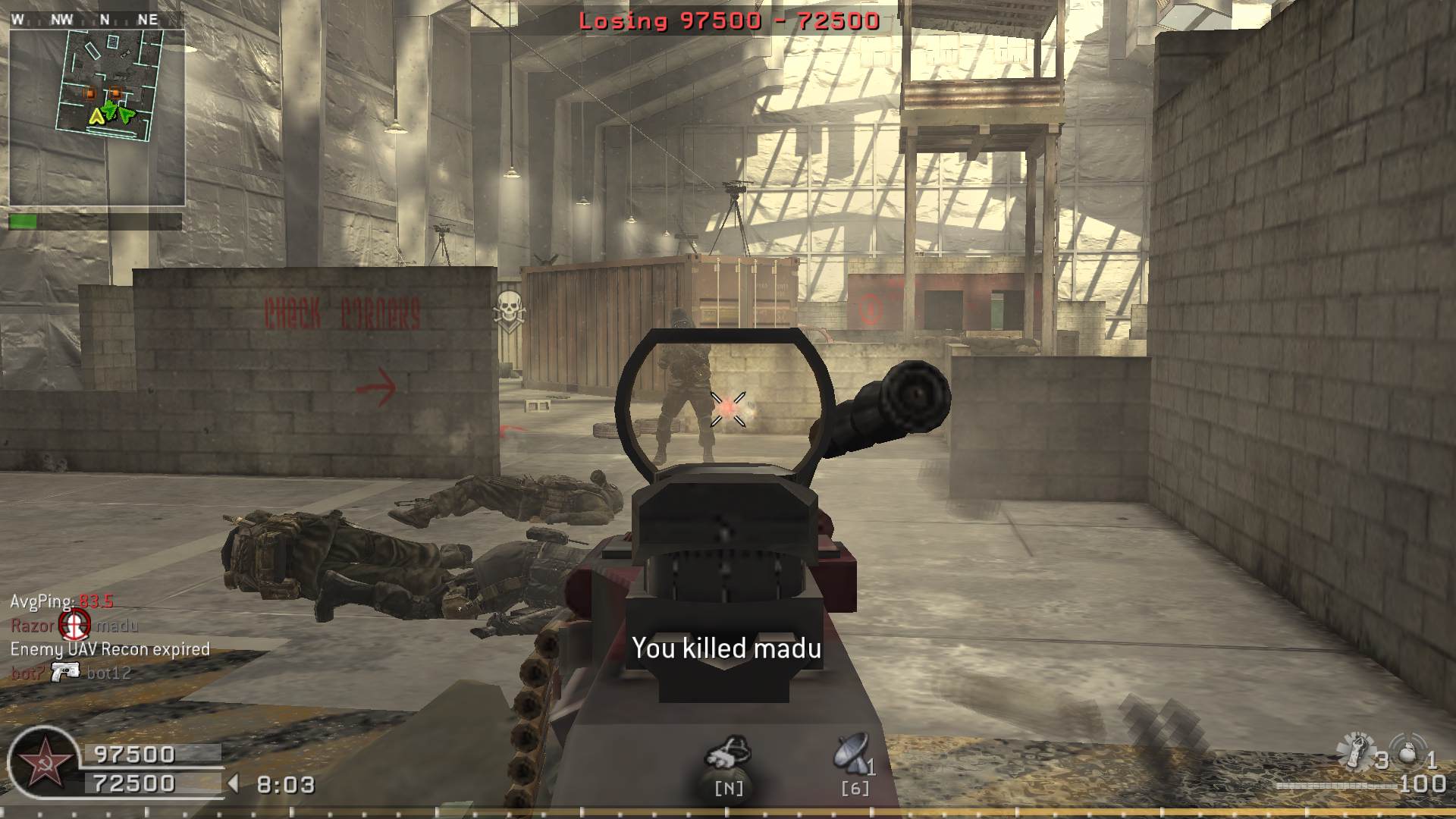Select the frag grenade icon
Screen dimensions: 1456x819
tap(1408, 753)
